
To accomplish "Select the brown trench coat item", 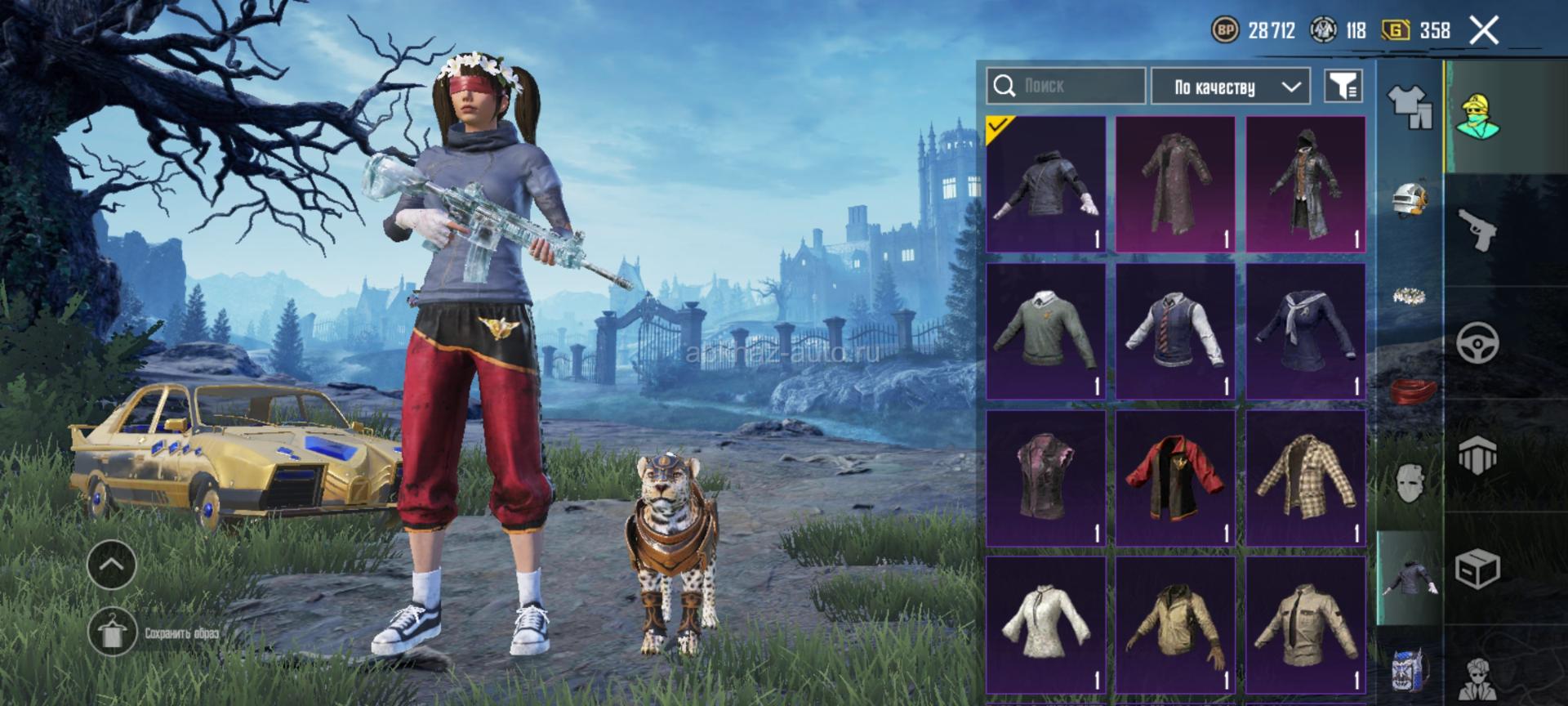I will pos(1175,184).
